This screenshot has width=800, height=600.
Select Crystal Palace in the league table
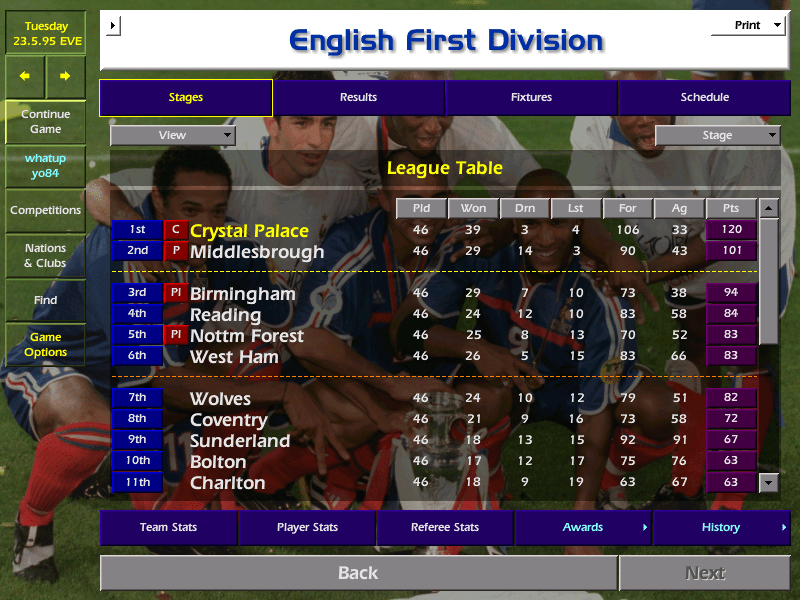[x=249, y=231]
